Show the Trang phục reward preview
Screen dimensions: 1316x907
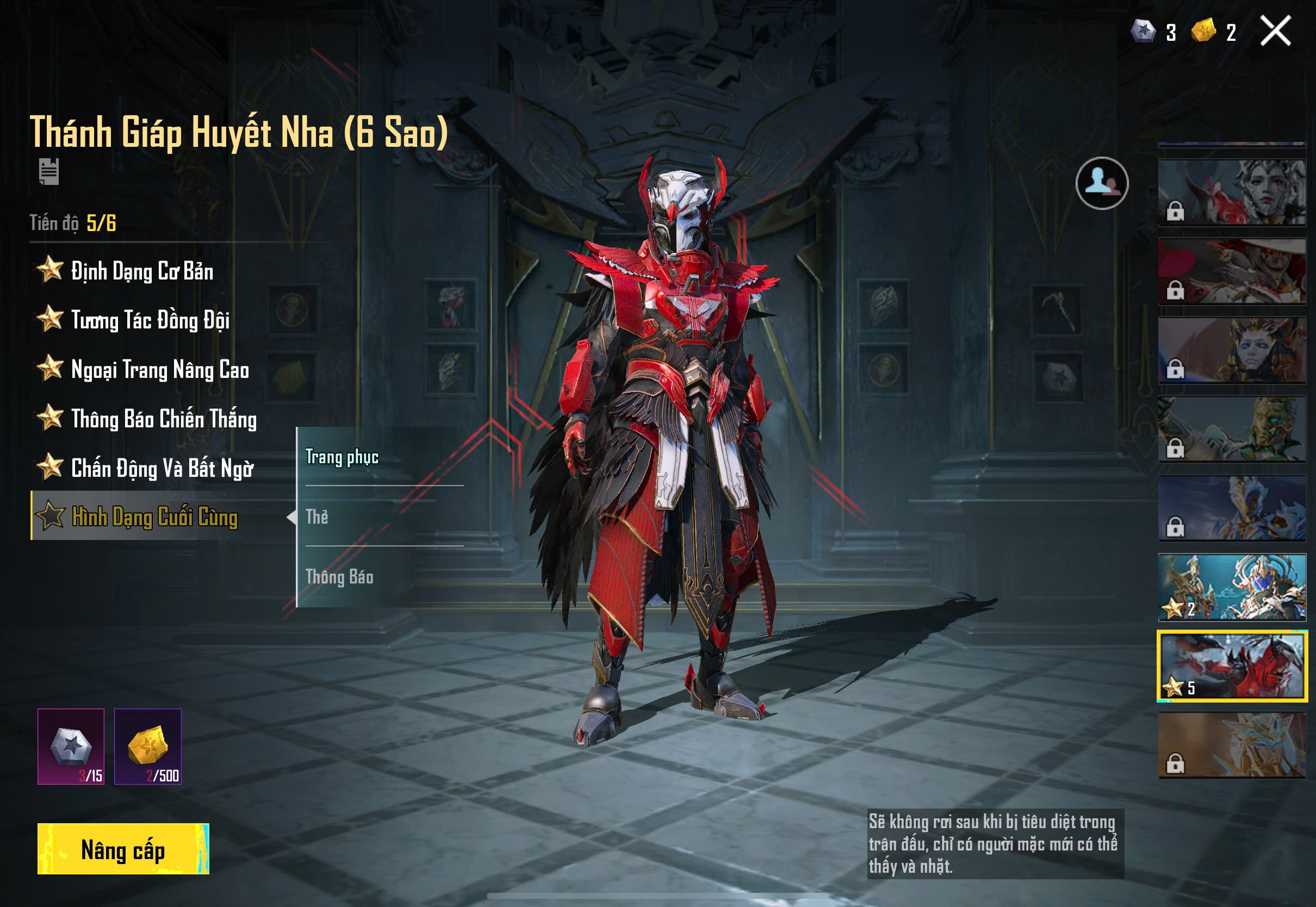click(342, 457)
